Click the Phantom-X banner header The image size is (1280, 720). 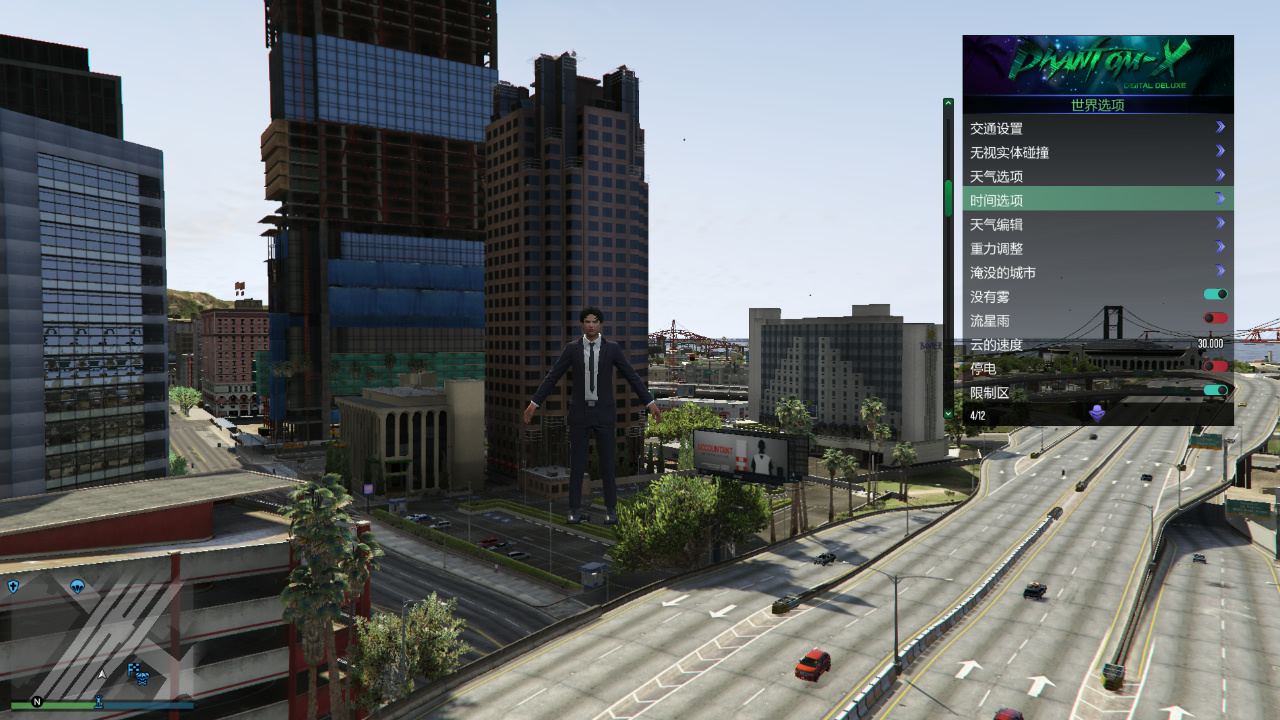1097,65
